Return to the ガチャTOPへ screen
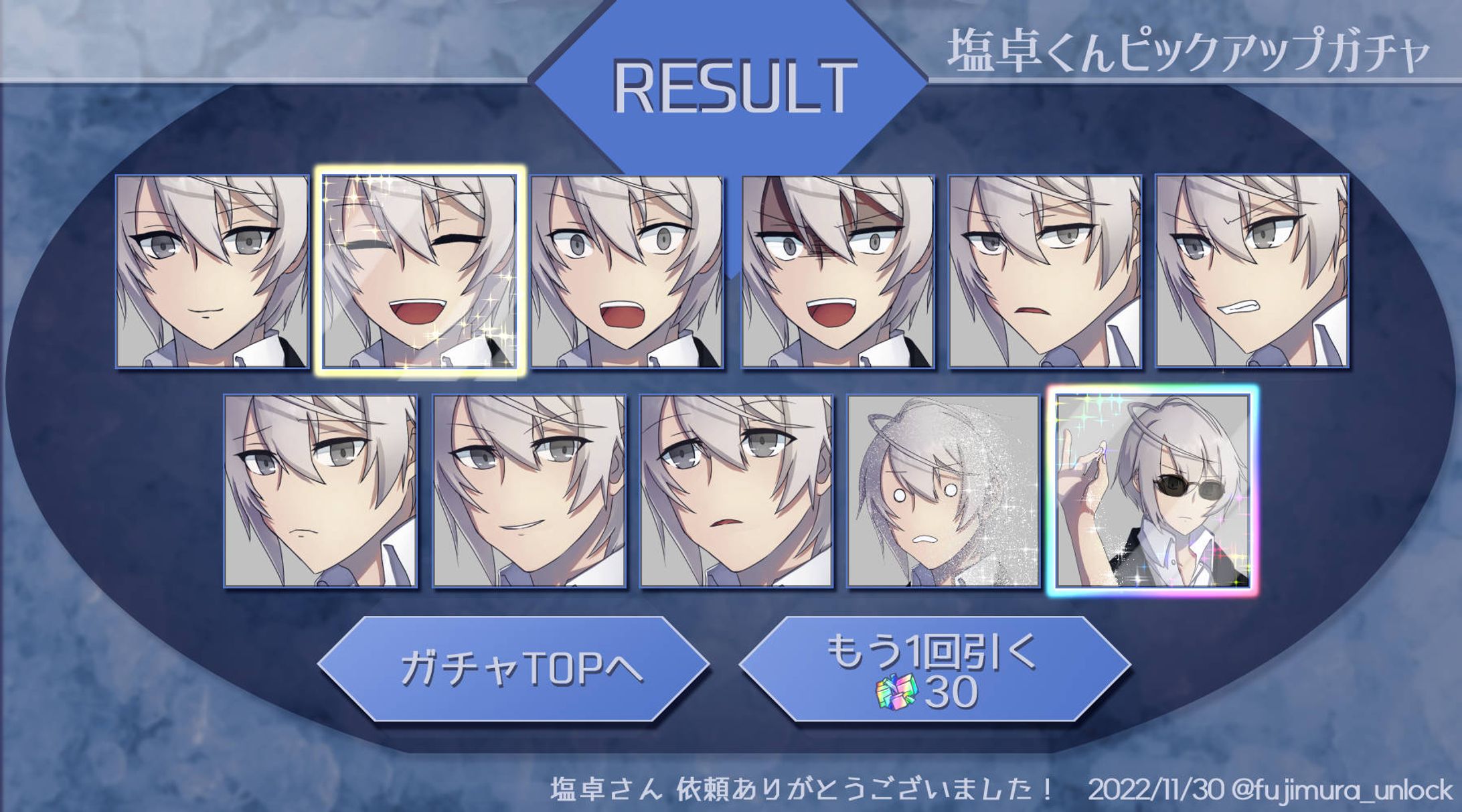 513,669
